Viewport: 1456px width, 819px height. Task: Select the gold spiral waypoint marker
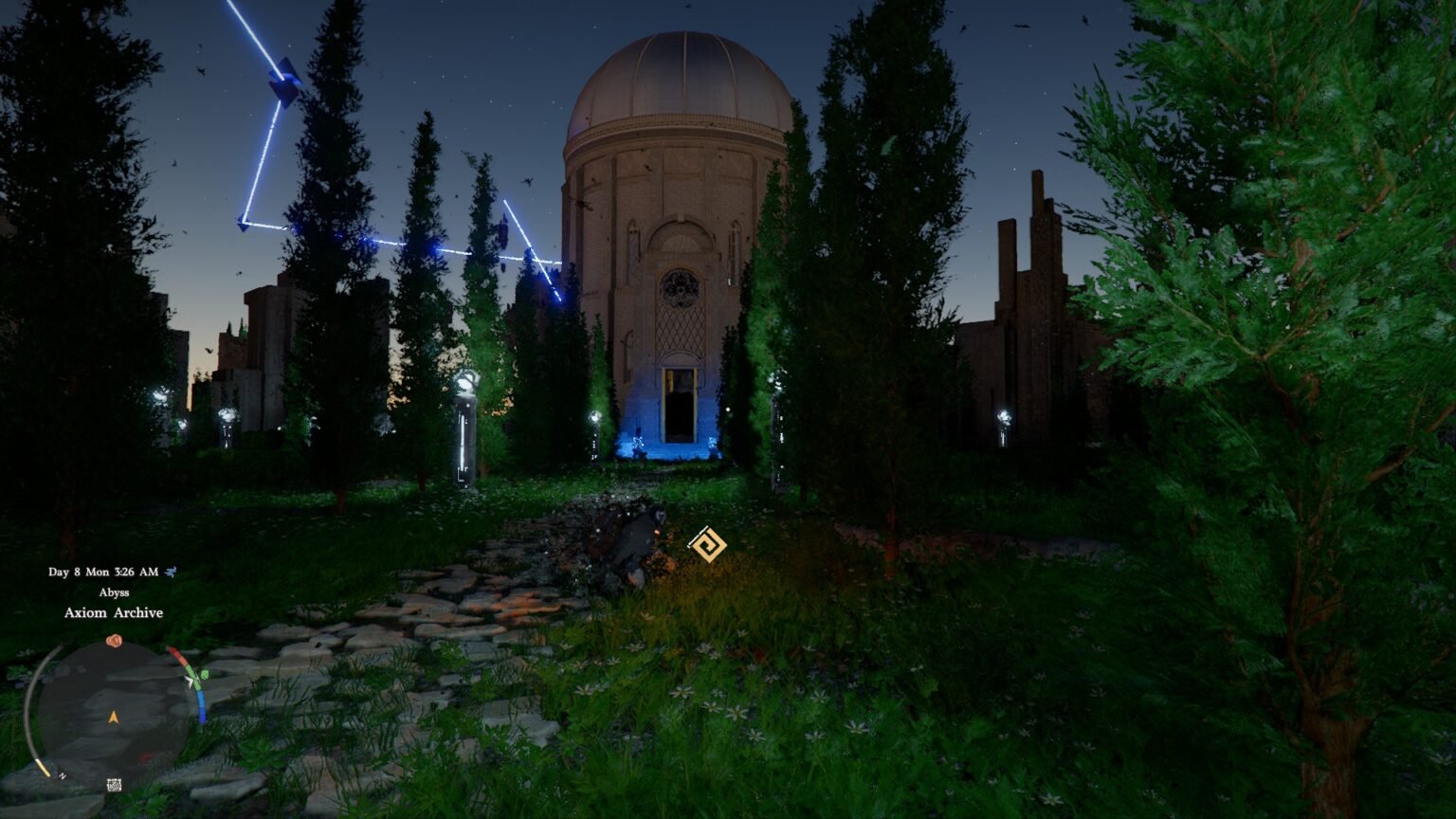707,545
